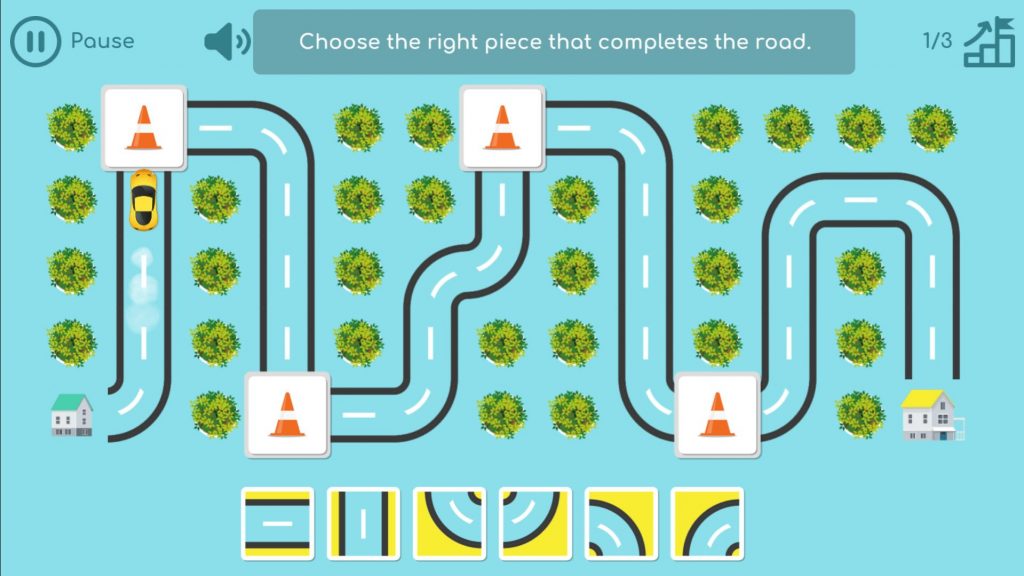This screenshot has height=576, width=1024.
Task: Toggle the sound speaker icon
Action: 227,42
